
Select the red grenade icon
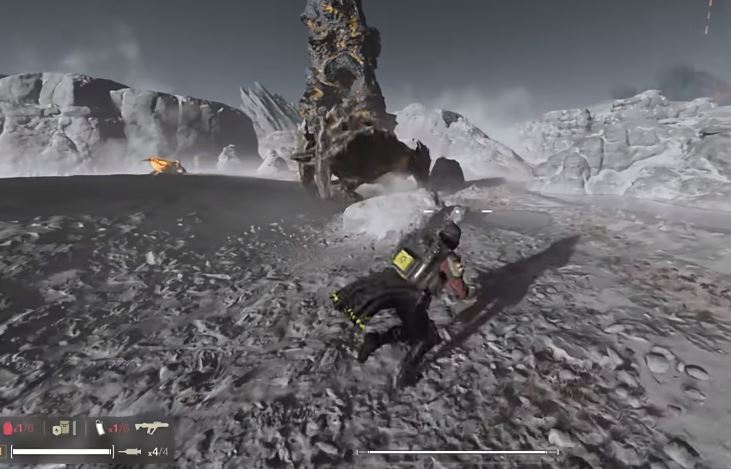(9, 428)
